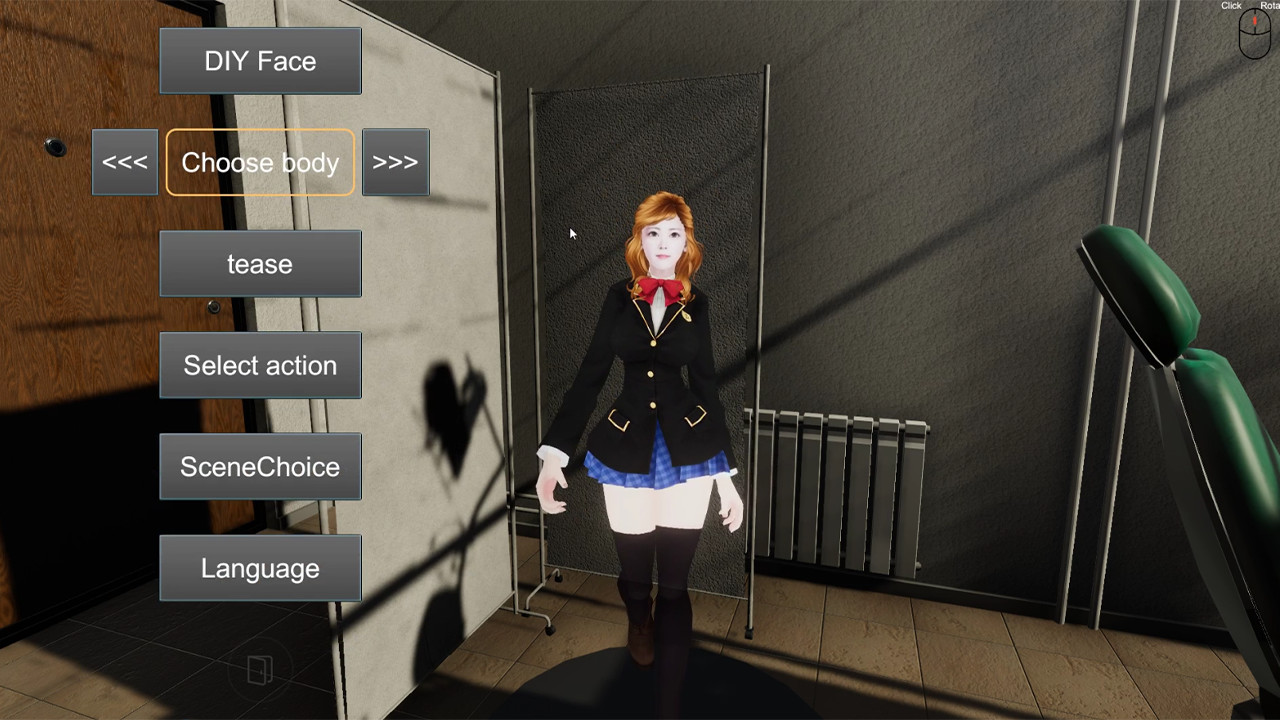Image resolution: width=1280 pixels, height=720 pixels.
Task: Trigger the tease animation
Action: pos(260,263)
